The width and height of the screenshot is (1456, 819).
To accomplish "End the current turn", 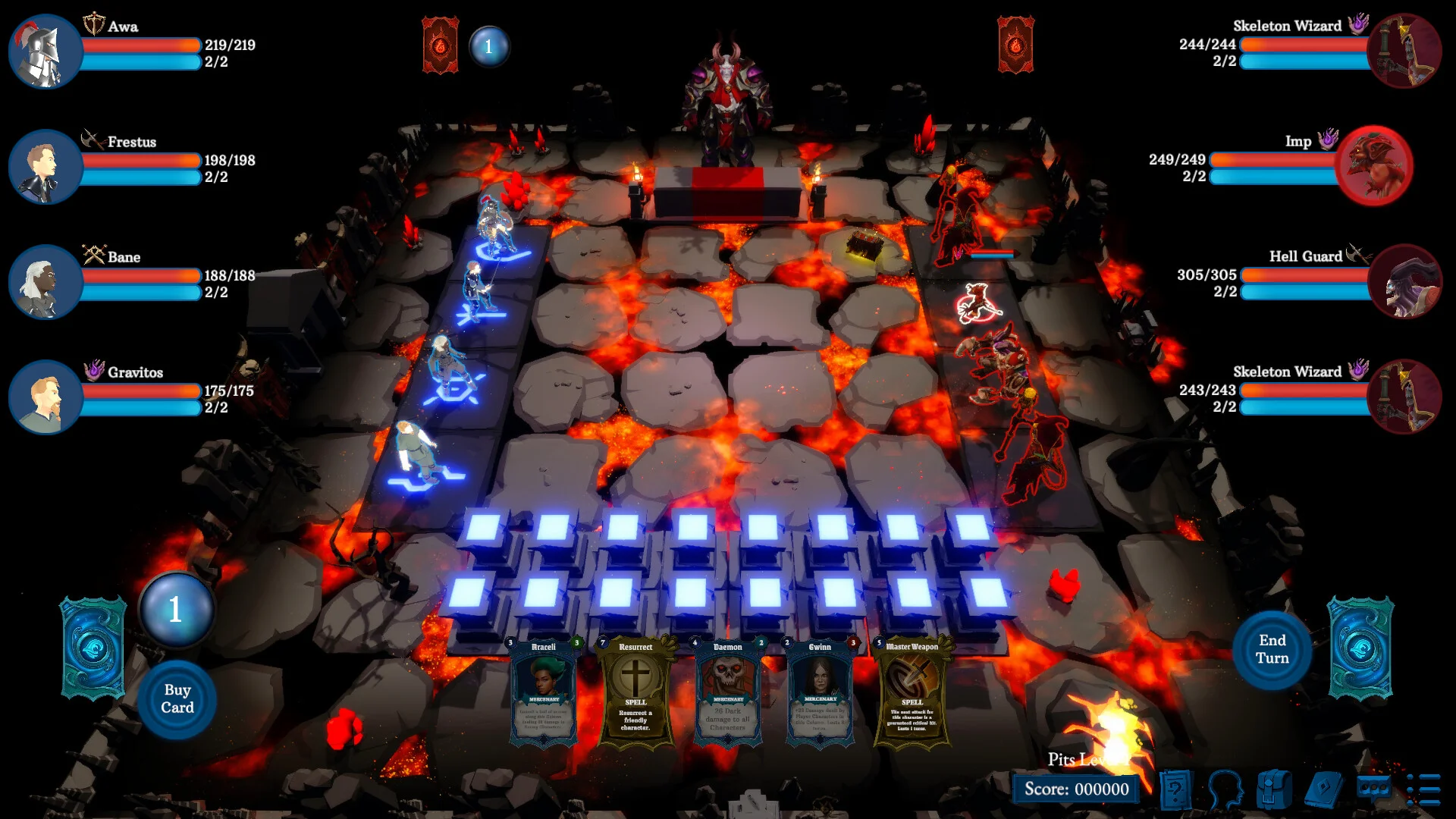I will pyautogui.click(x=1272, y=649).
